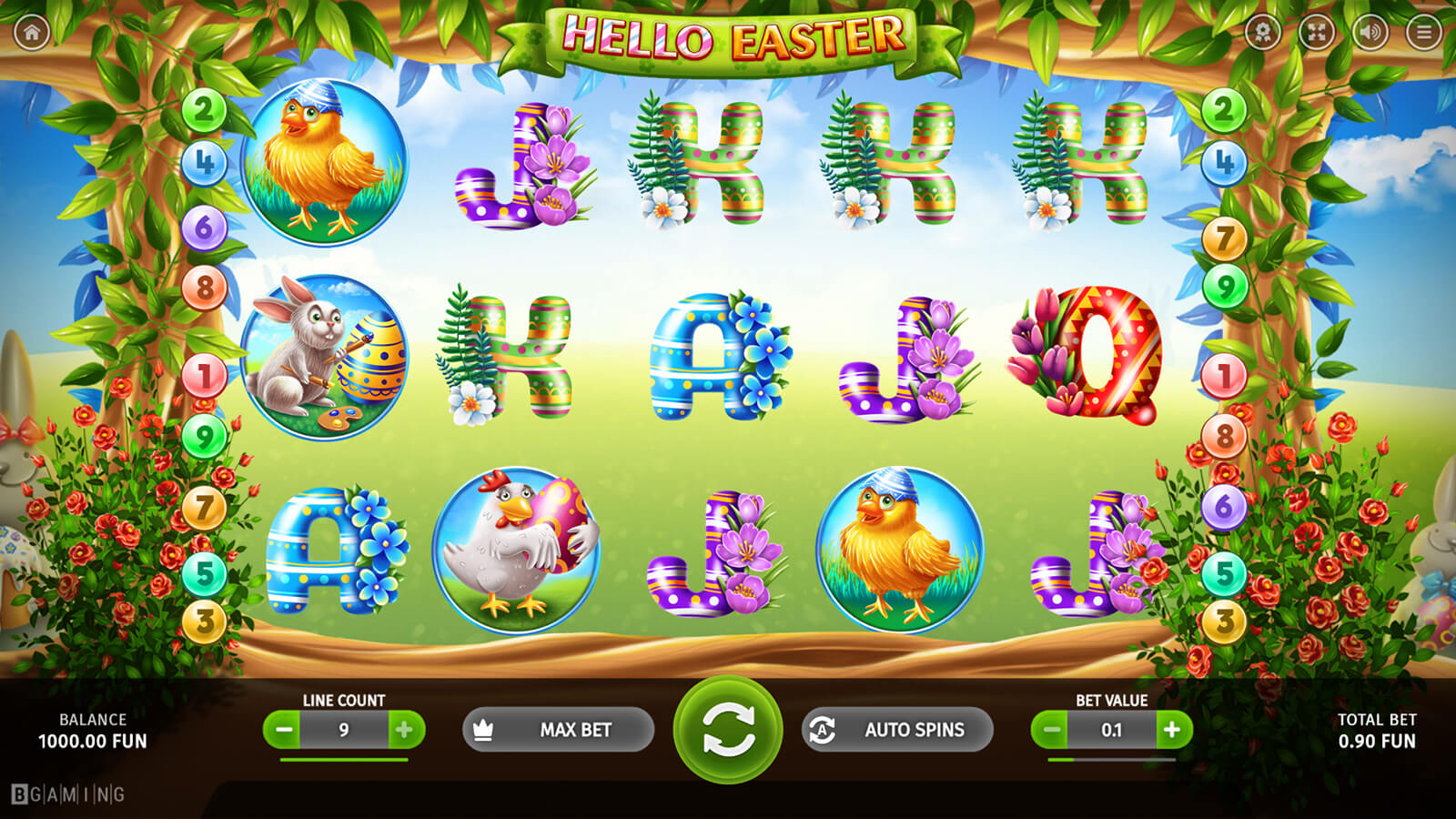The height and width of the screenshot is (819, 1456).
Task: Decrease the line count
Action: [285, 730]
